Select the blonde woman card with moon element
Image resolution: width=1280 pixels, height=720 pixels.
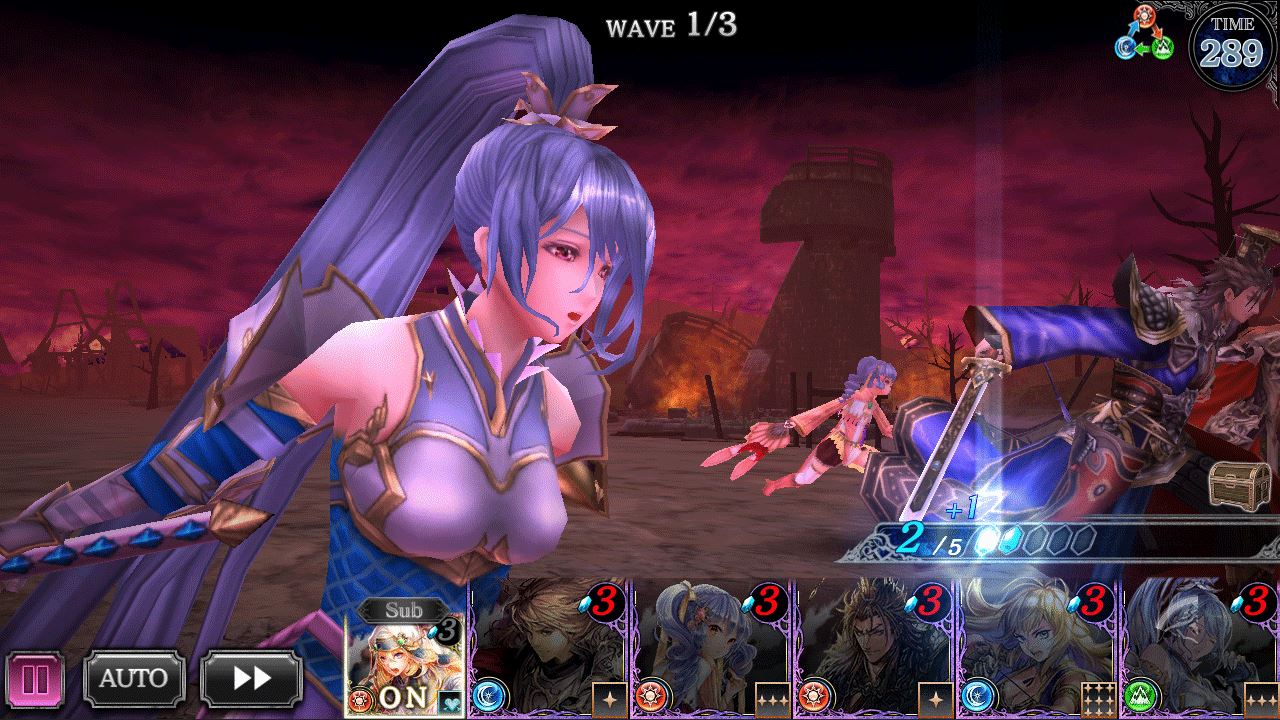coord(1038,648)
